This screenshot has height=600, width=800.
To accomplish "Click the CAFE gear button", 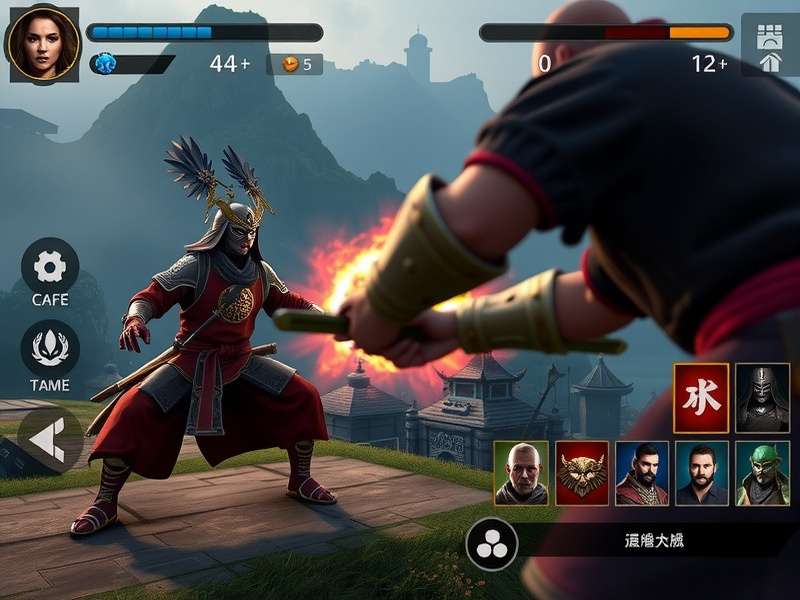I will [x=50, y=267].
